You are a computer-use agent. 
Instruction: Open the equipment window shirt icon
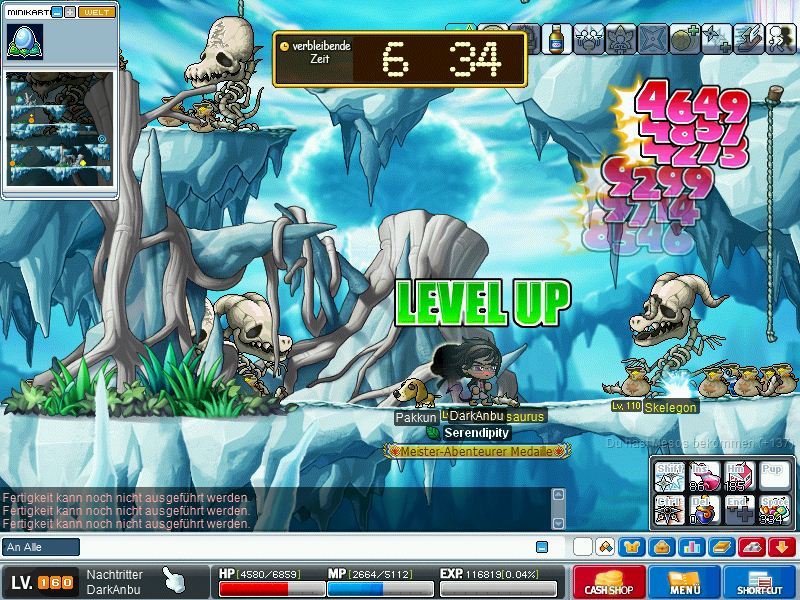pos(631,547)
